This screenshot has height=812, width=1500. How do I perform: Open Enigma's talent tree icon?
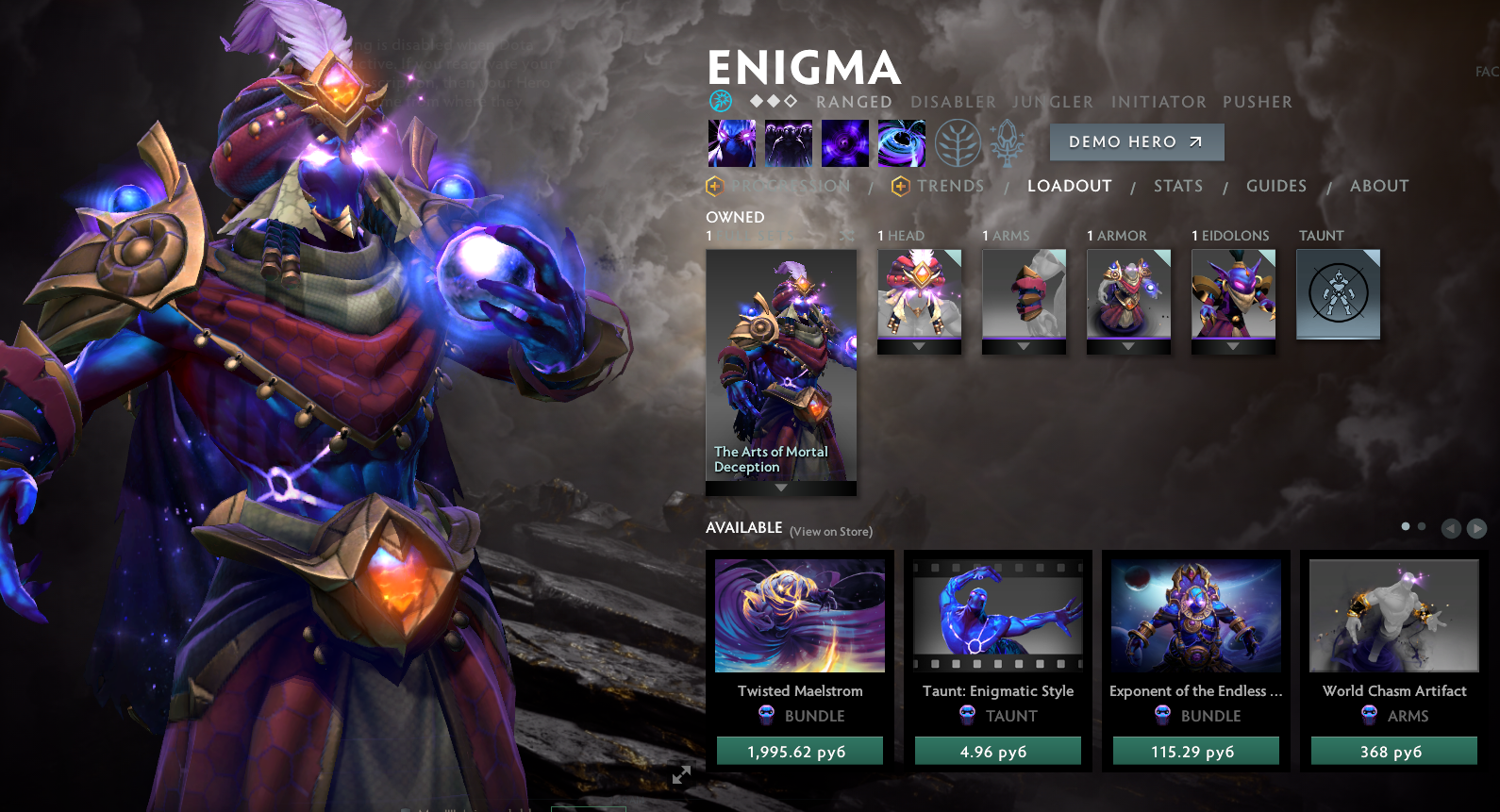[958, 143]
